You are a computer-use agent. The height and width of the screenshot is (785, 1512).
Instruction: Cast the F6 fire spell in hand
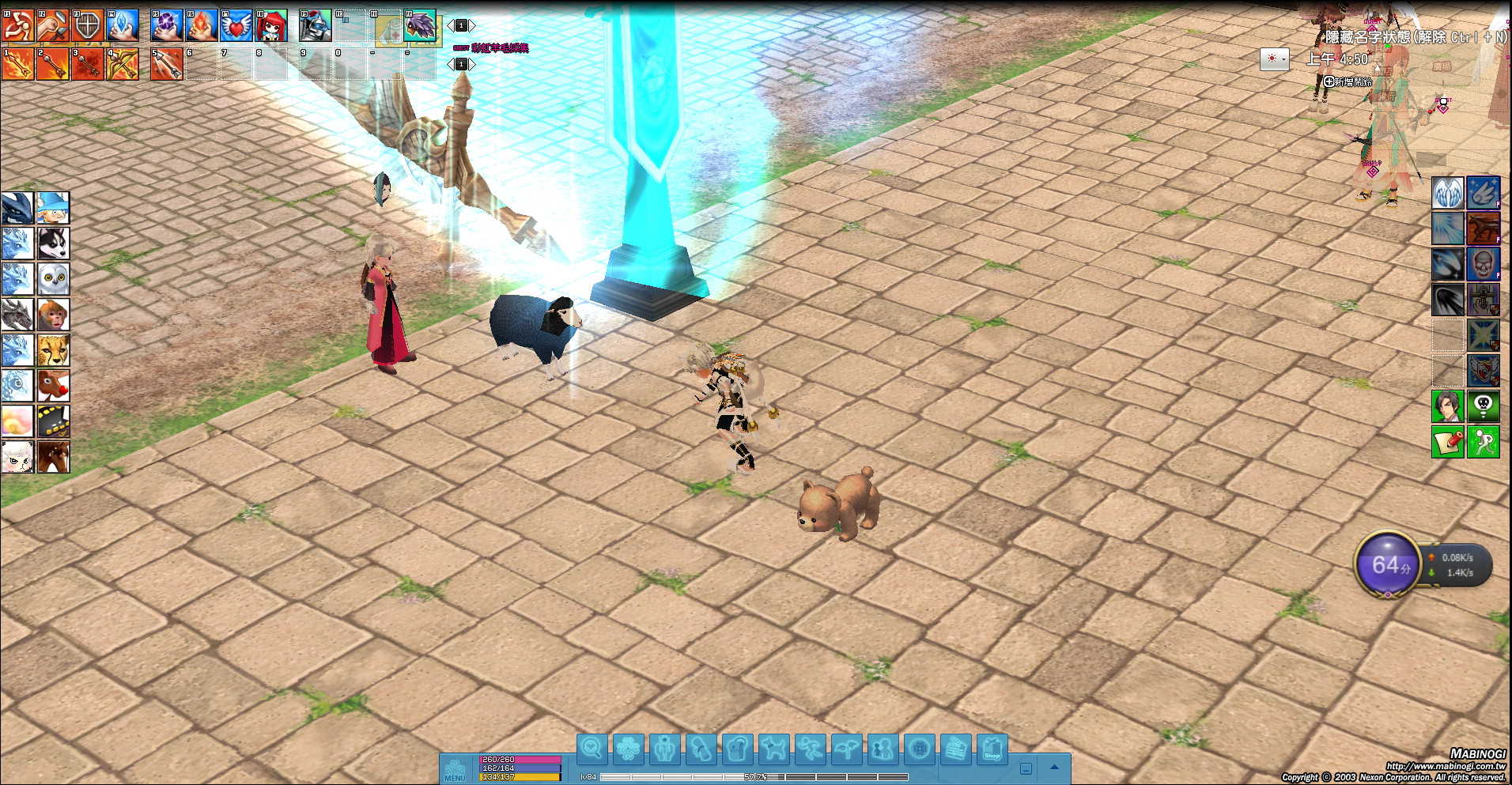point(202,25)
